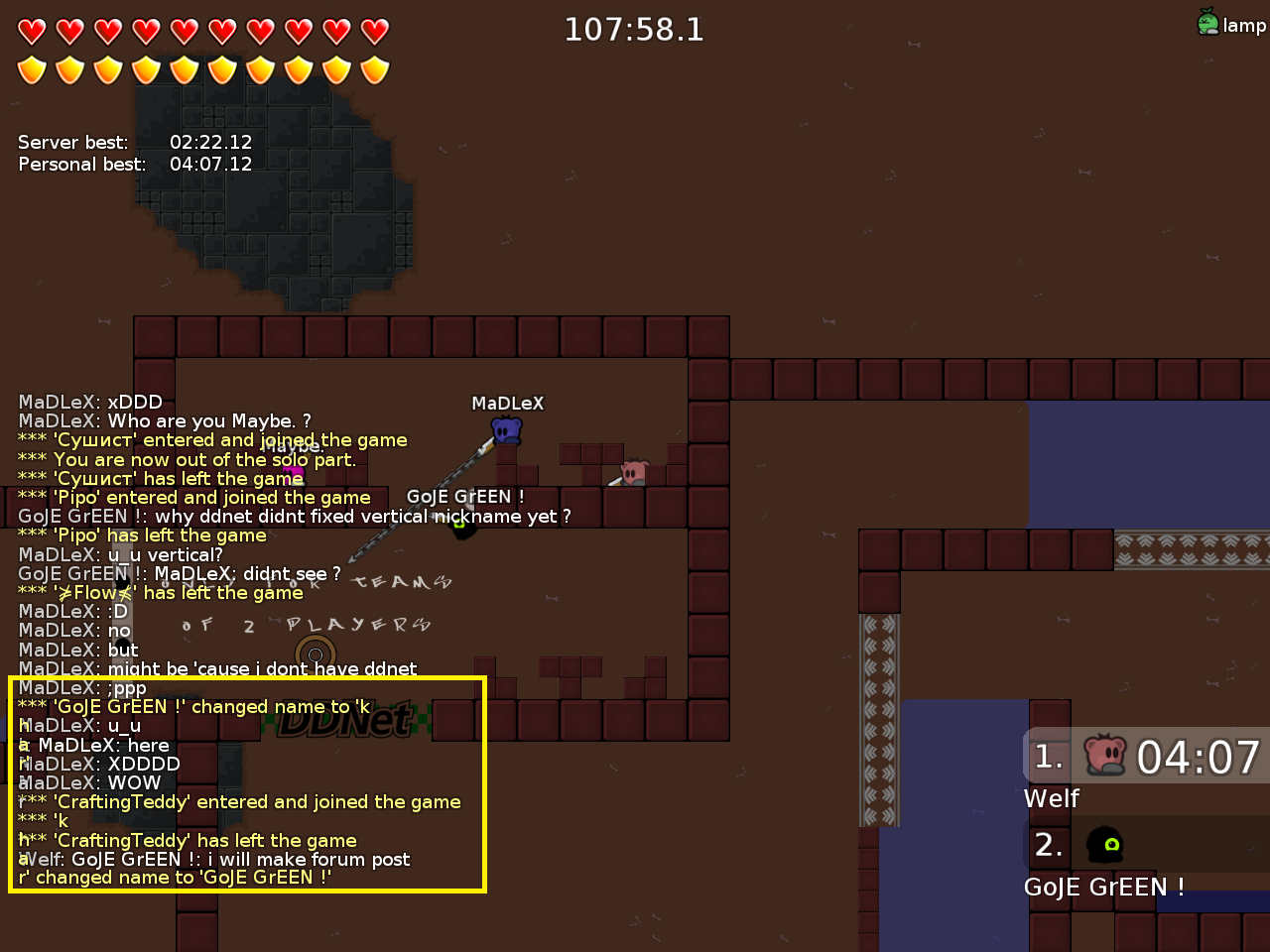Click the race timer showing 107:58.1
Screen dimensions: 1270x952
point(634,30)
